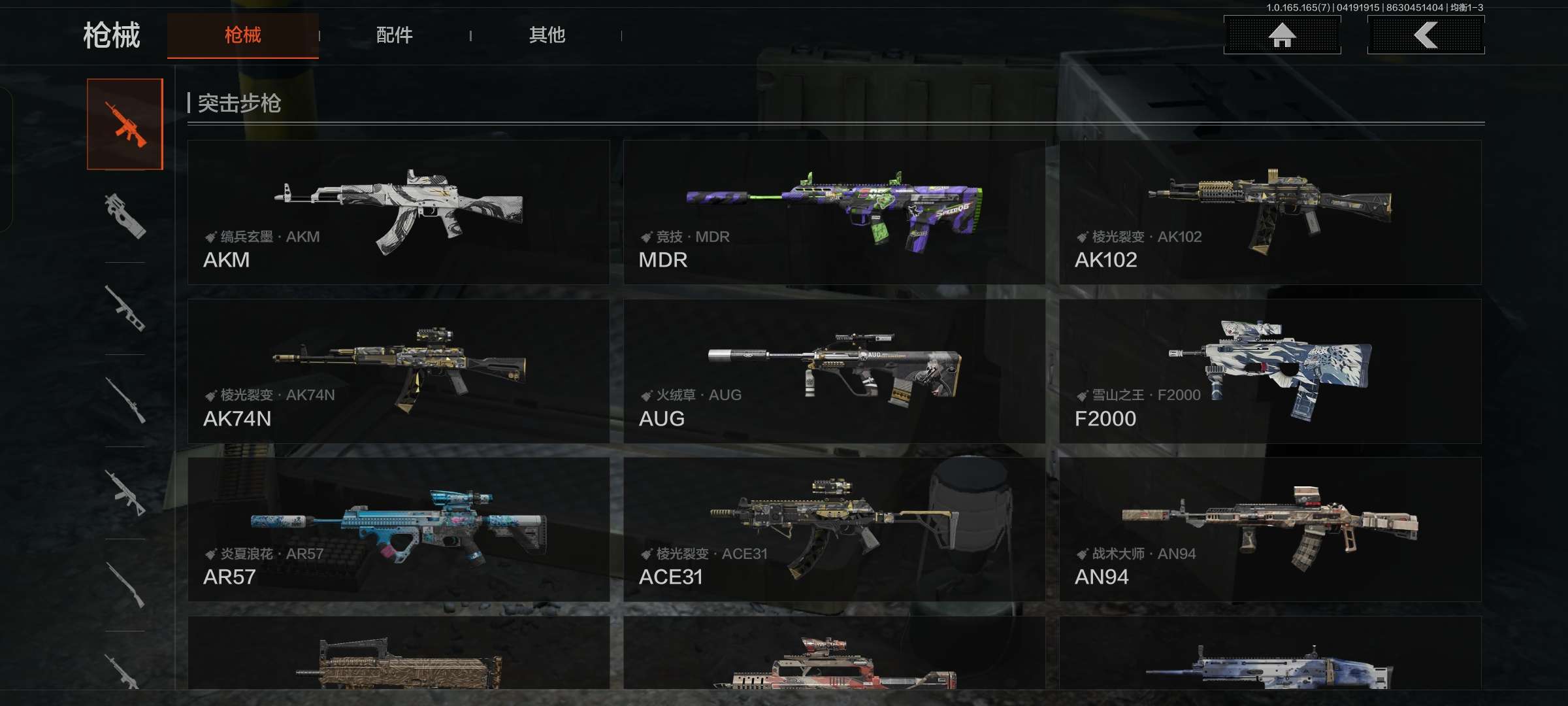Screen dimensions: 1568x706
Task: Switch to the 配件 tab
Action: click(394, 35)
